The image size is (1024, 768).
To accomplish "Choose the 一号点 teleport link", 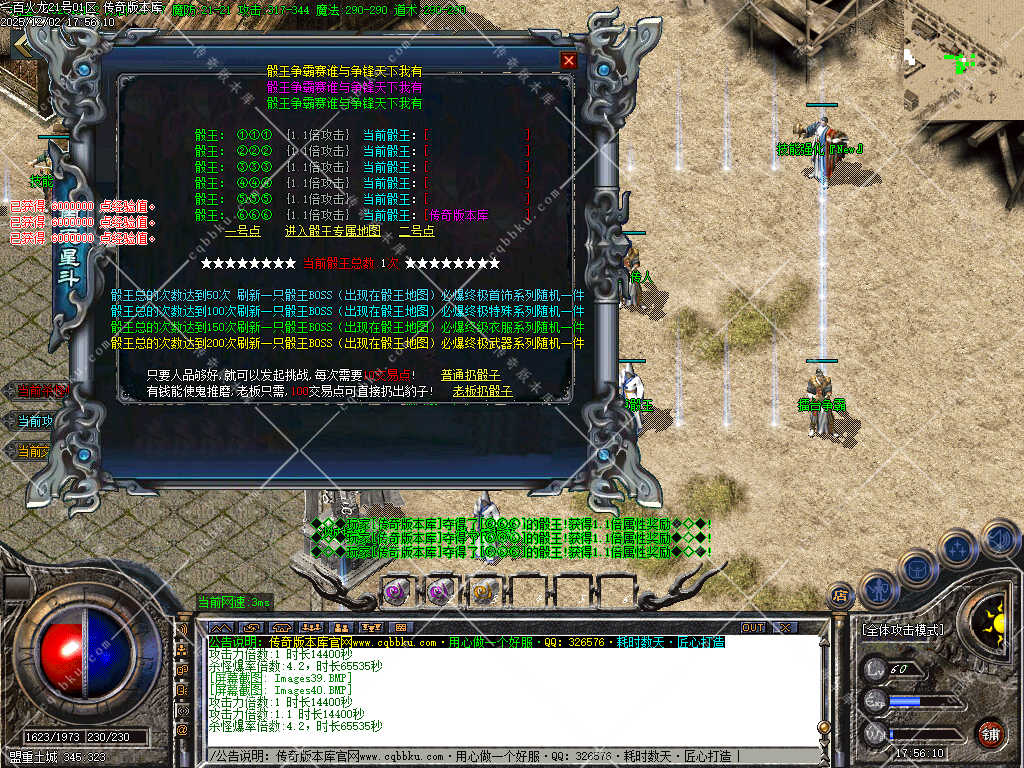I will [x=243, y=231].
